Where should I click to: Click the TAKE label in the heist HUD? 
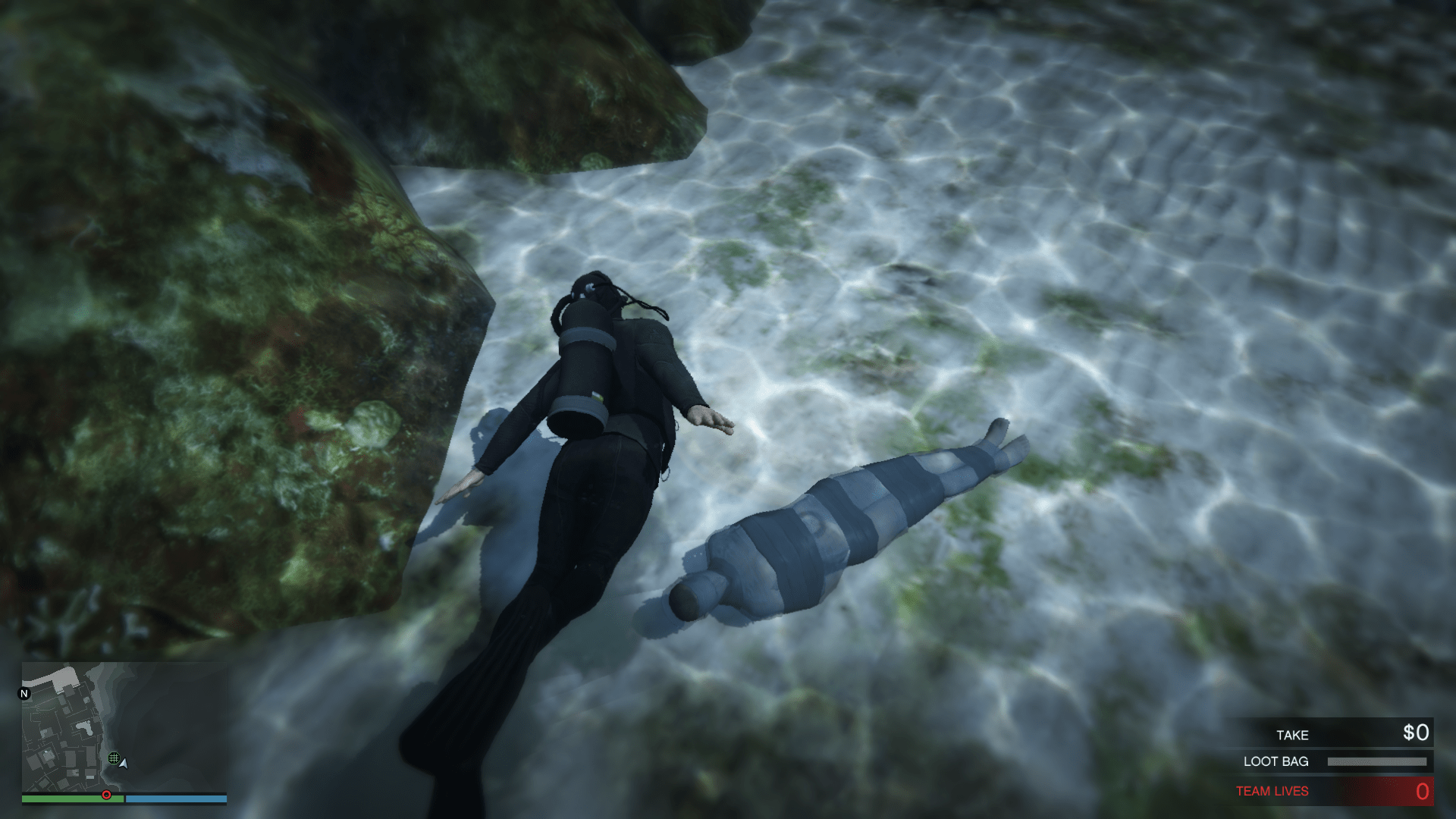point(1293,735)
